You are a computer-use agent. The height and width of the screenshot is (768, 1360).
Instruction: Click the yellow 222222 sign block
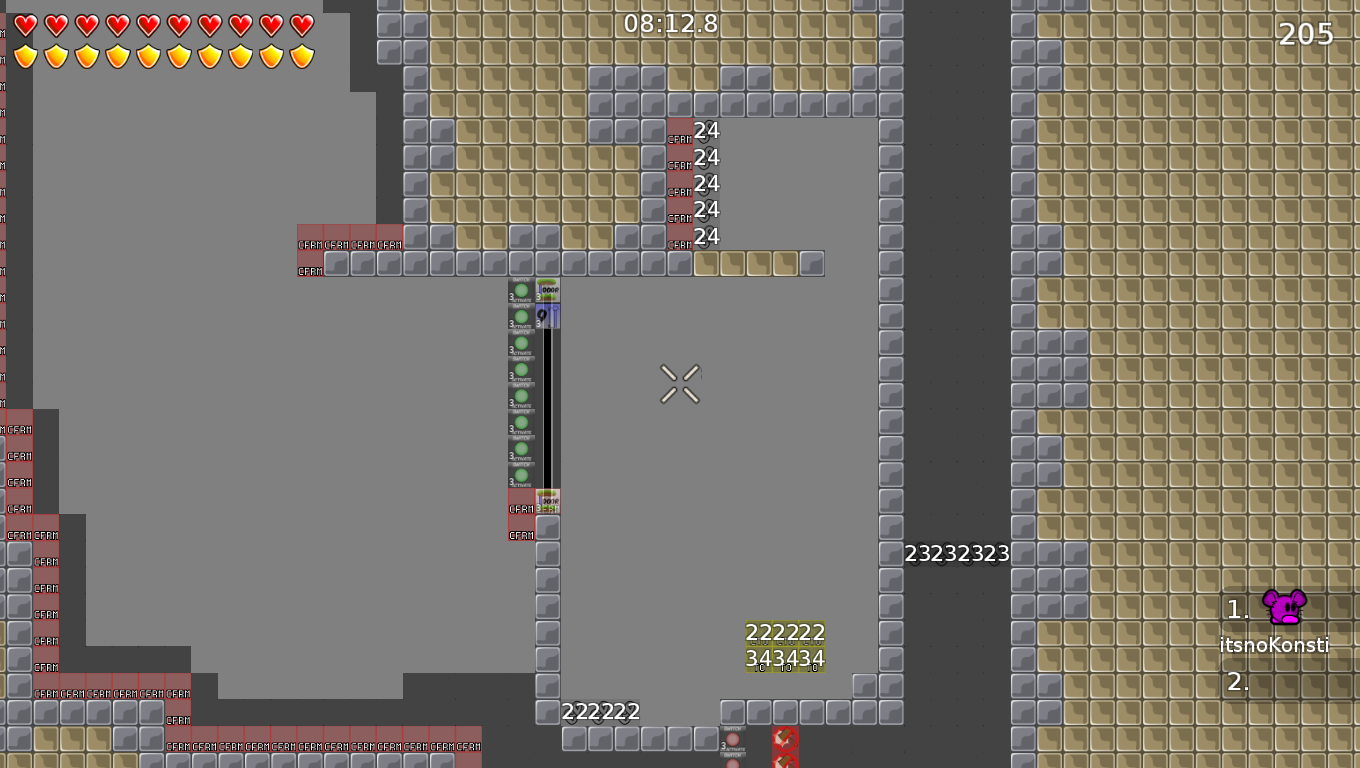click(x=785, y=633)
